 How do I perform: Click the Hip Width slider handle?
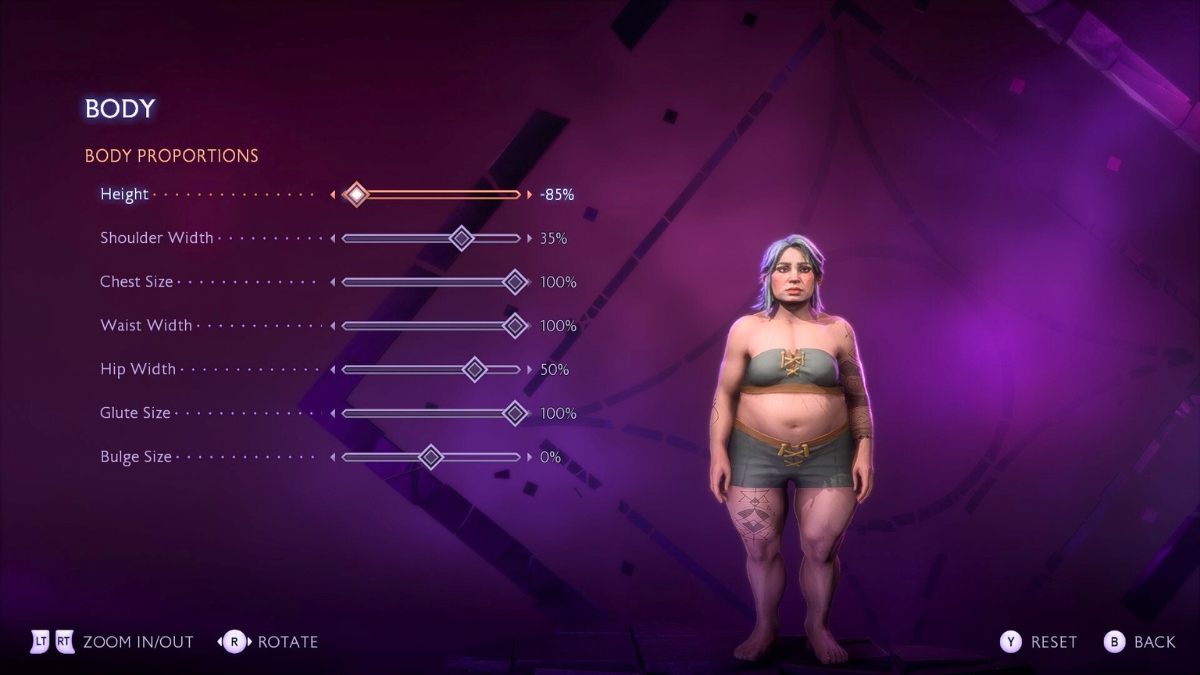point(475,370)
